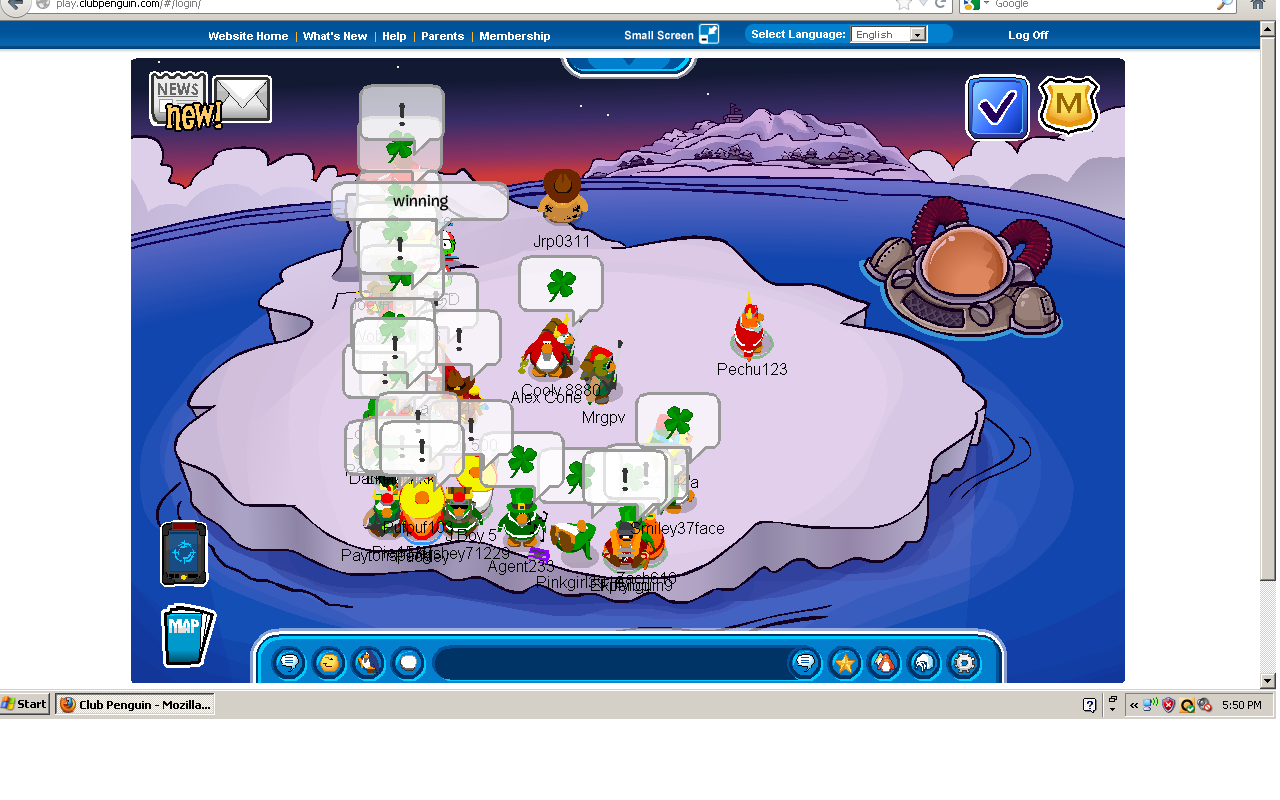This screenshot has width=1280, height=800.
Task: Open the safe chat speech bubble menu
Action: [x=289, y=662]
